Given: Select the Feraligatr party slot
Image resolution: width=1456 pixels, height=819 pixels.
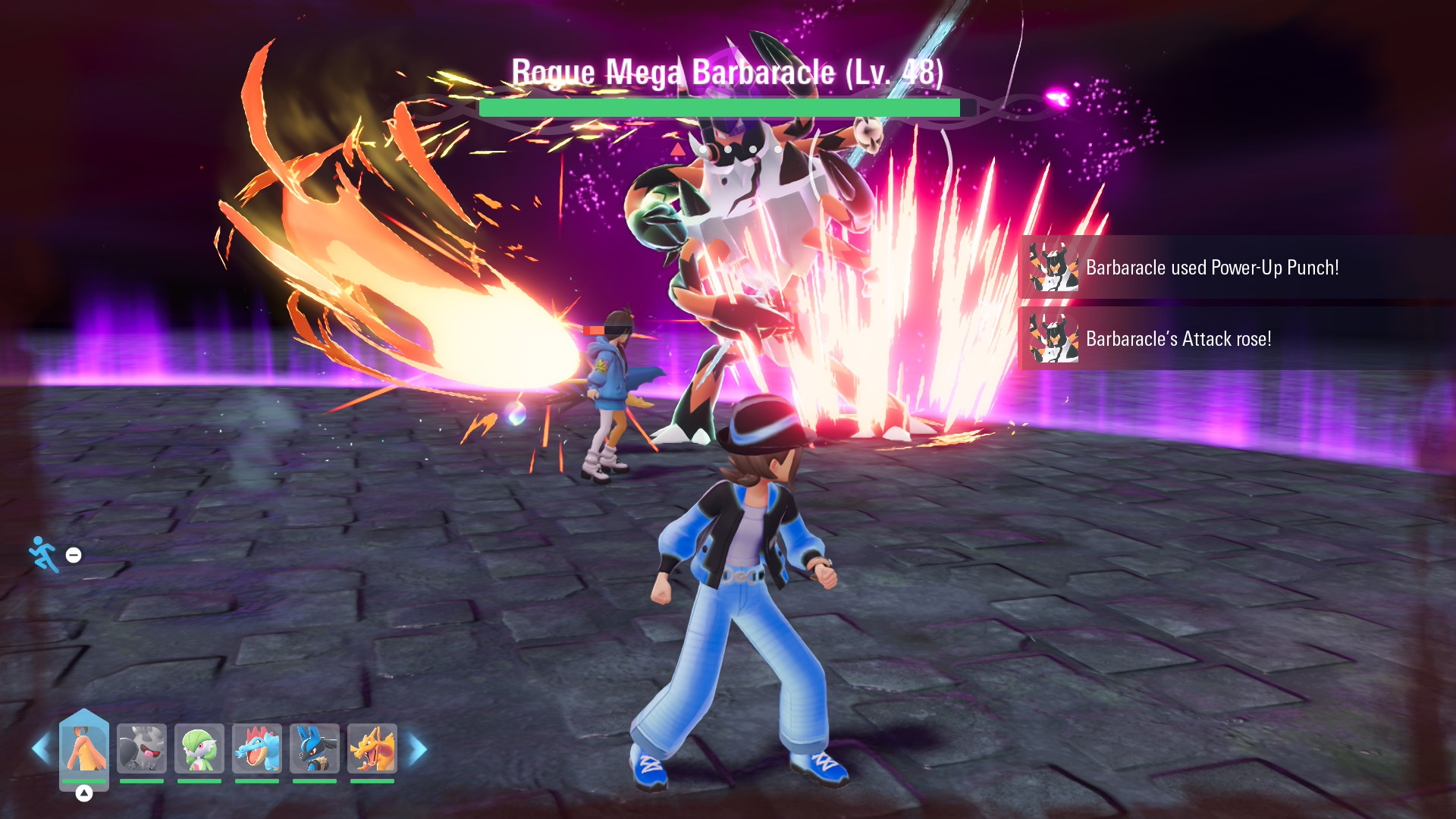Looking at the screenshot, I should tap(257, 748).
